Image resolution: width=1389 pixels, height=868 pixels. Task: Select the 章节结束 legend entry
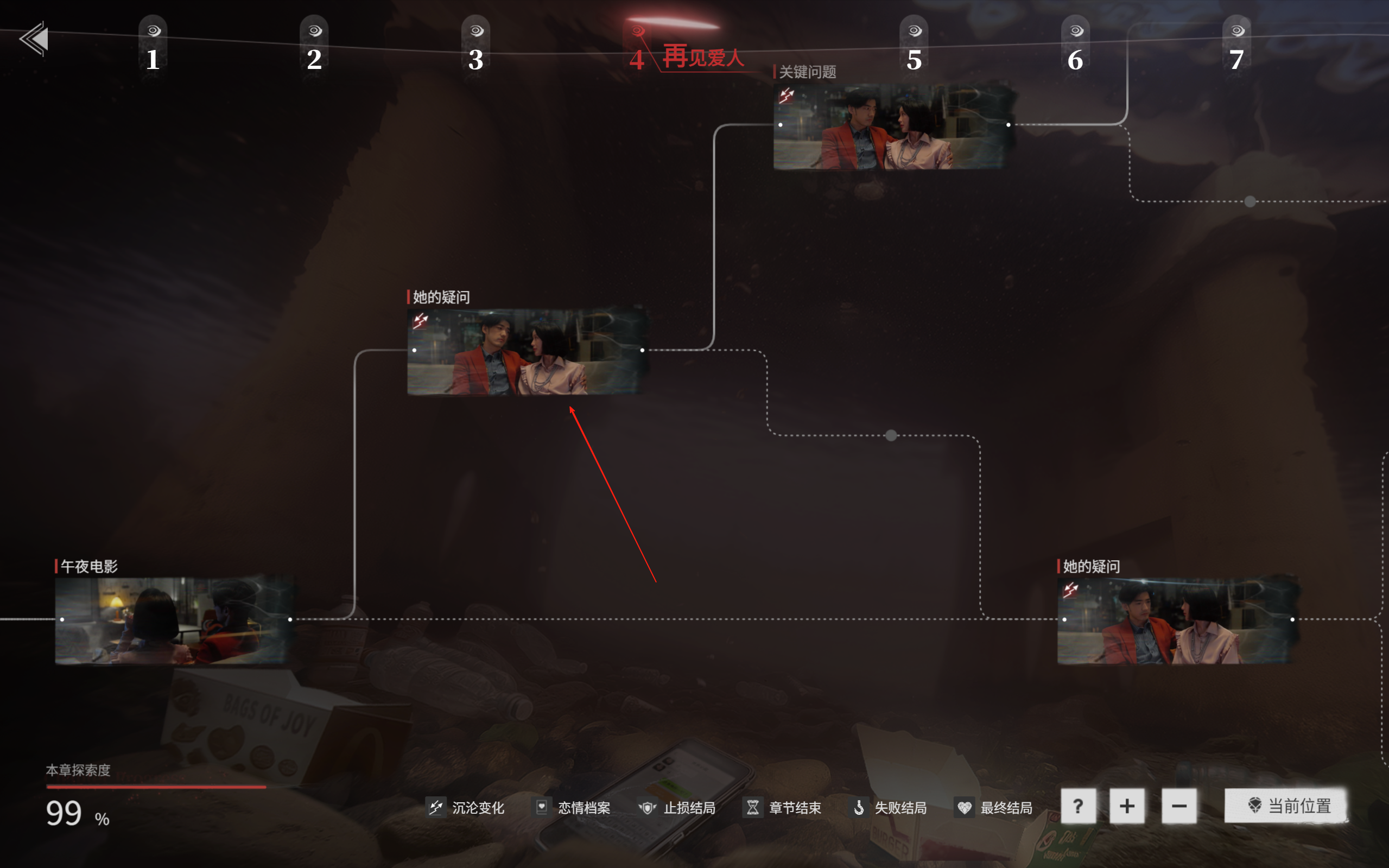(x=783, y=808)
